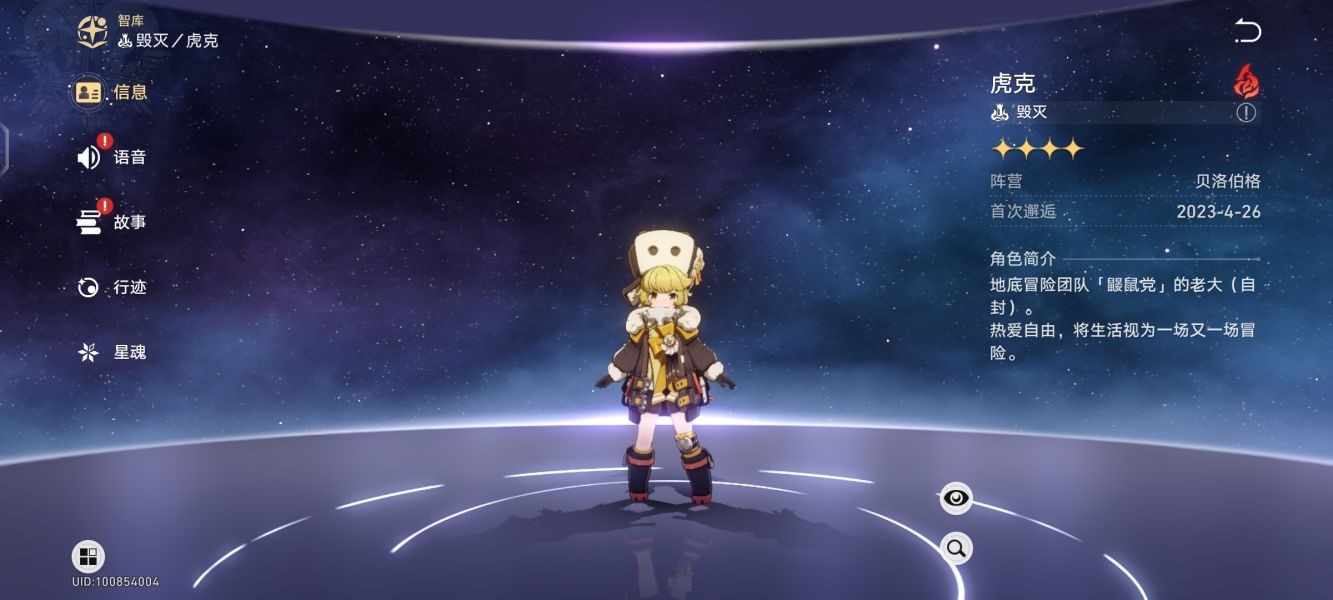Go back with the return arrow

tap(1247, 31)
